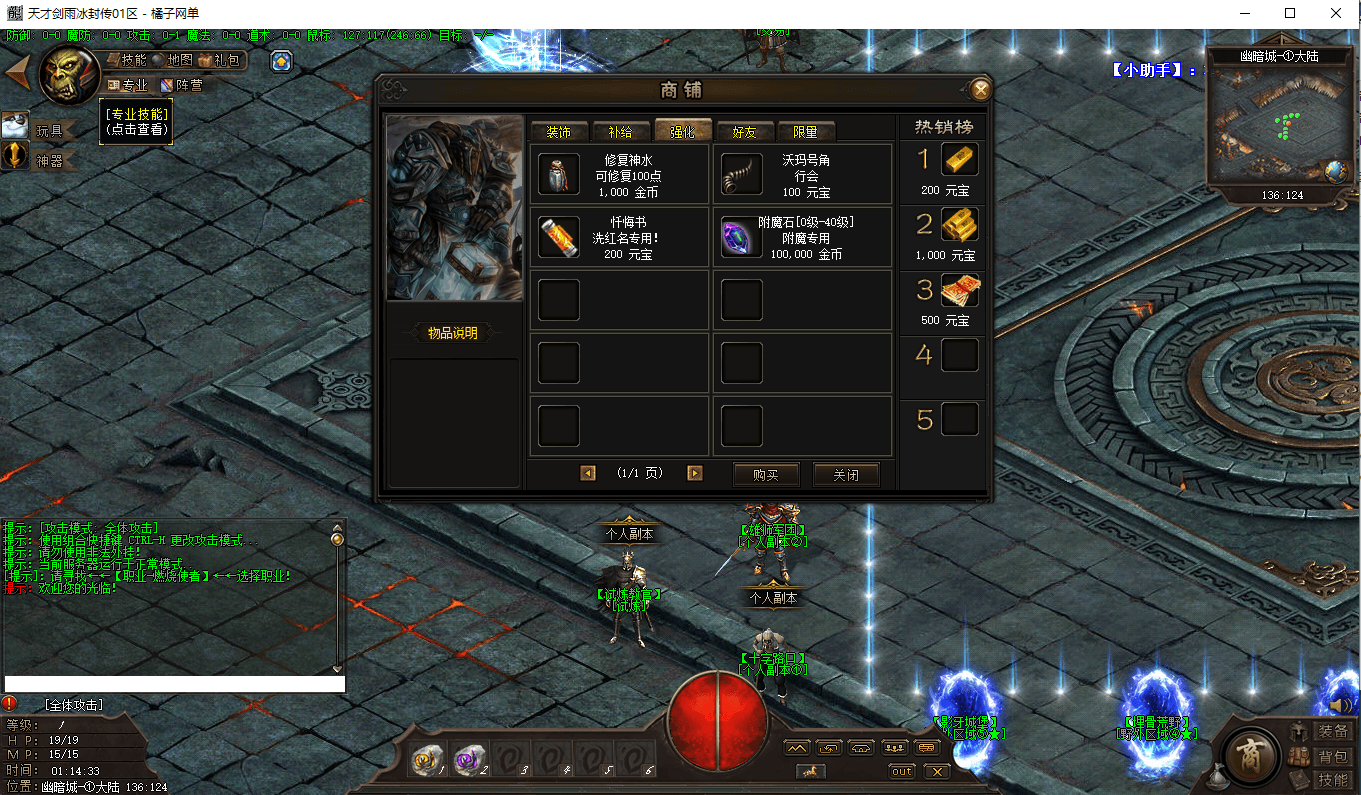Image resolution: width=1361 pixels, height=795 pixels.
Task: Switch to the 装饰 shop tab
Action: point(559,132)
